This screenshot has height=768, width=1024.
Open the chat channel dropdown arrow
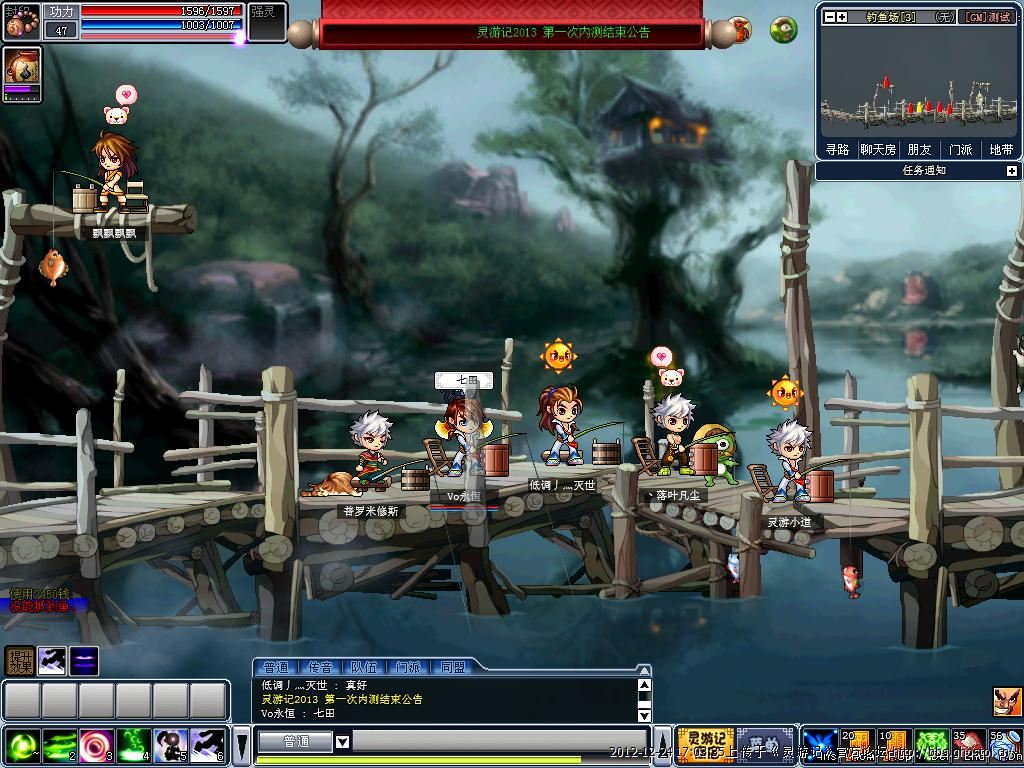[342, 742]
